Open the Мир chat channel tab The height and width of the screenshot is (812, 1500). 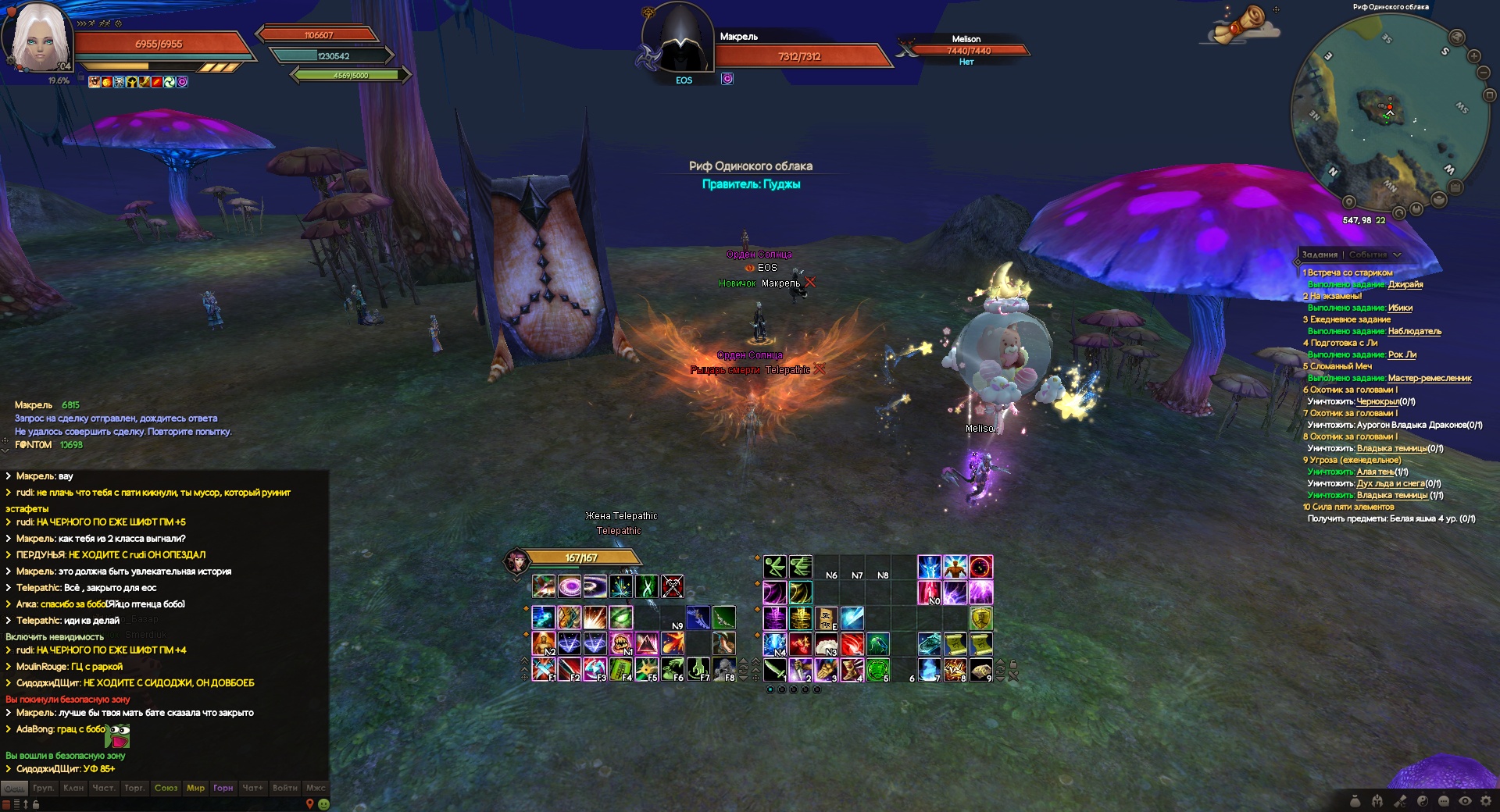pos(195,788)
